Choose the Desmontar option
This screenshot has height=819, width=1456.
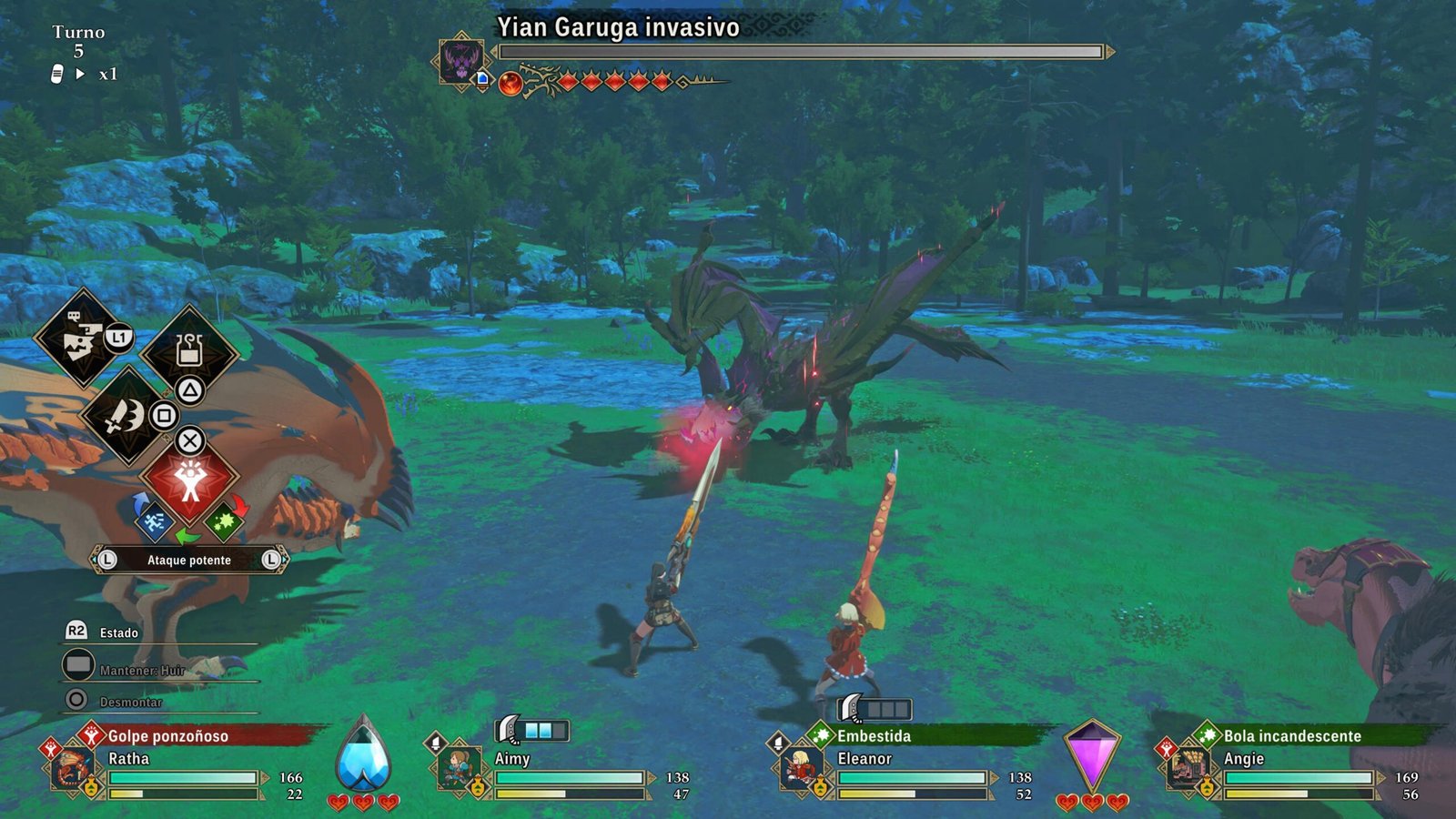pos(130,702)
